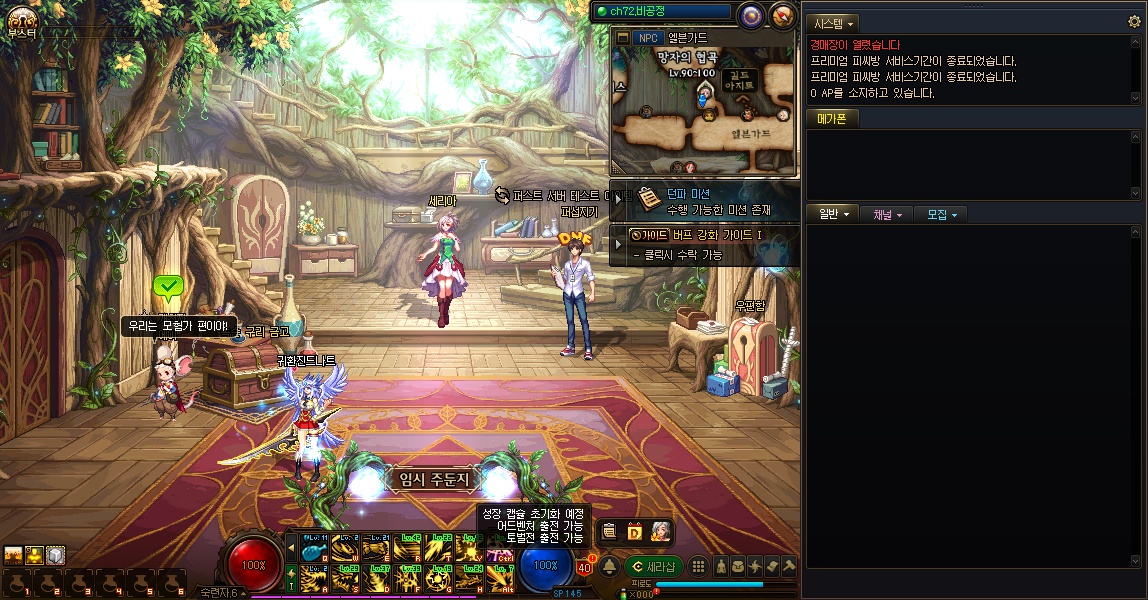
Task: Open the grid menu button
Action: 698,566
